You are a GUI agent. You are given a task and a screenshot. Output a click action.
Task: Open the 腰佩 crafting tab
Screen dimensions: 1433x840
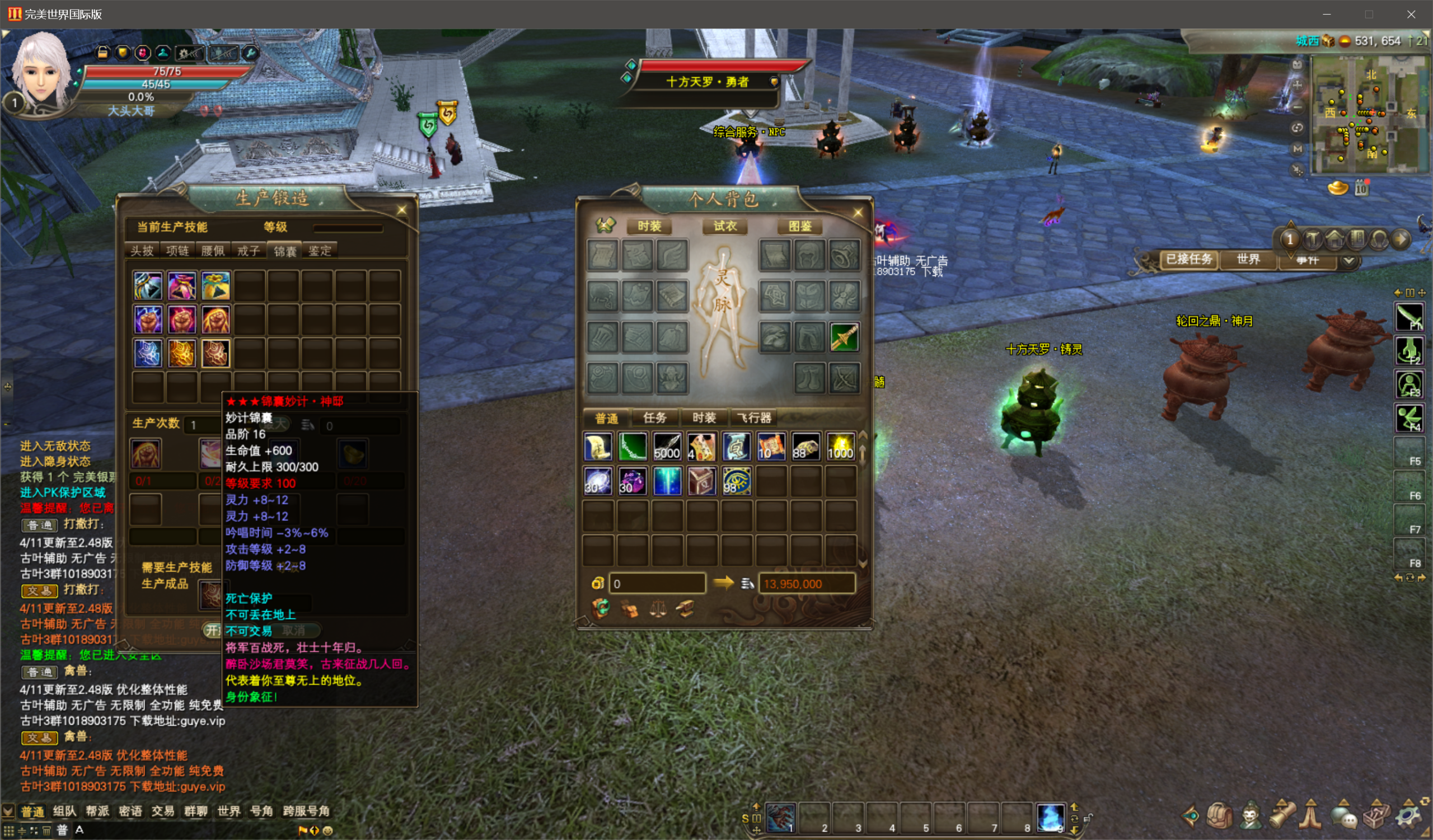coord(213,251)
